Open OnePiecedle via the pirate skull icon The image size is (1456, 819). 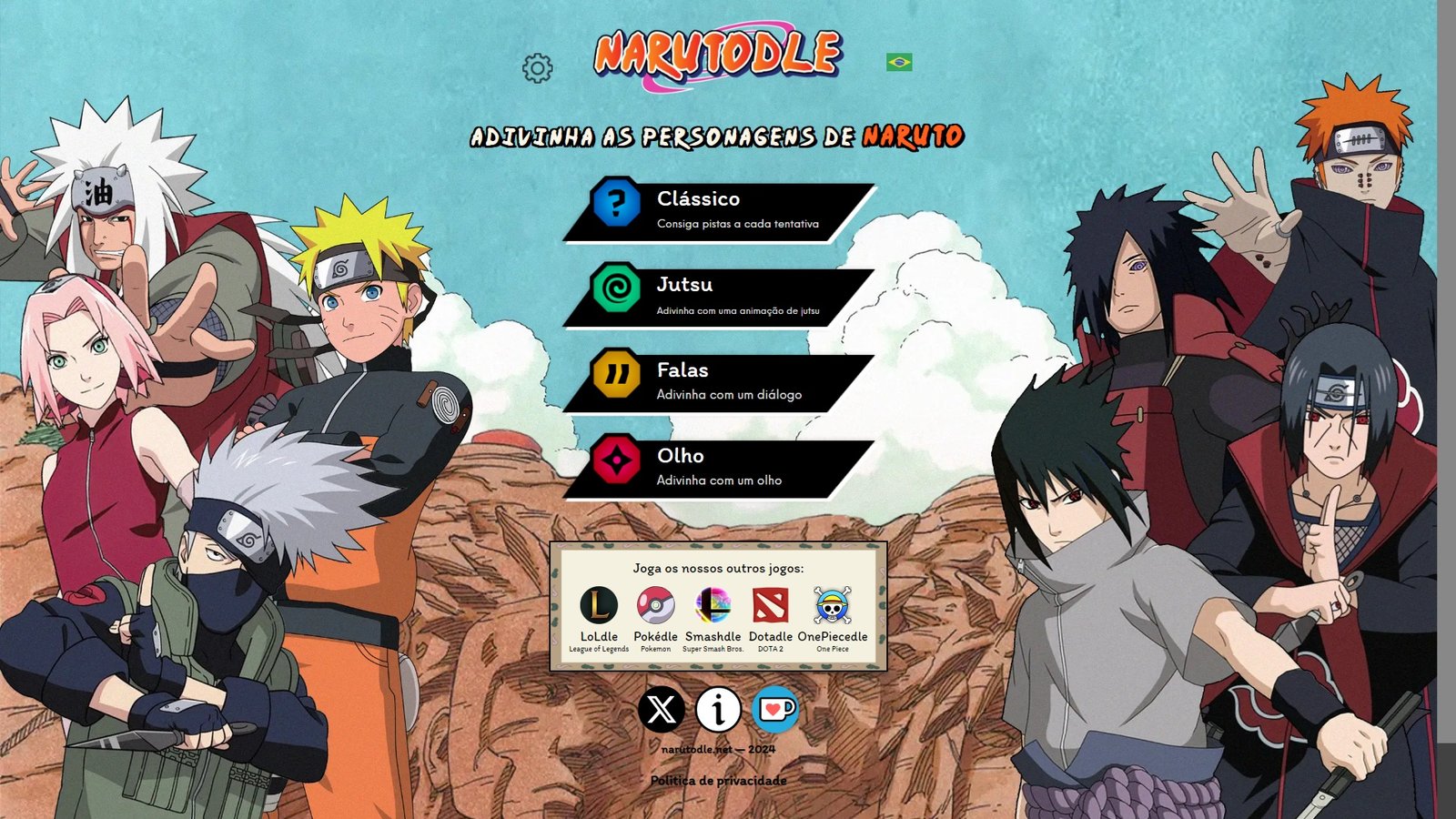[834, 605]
